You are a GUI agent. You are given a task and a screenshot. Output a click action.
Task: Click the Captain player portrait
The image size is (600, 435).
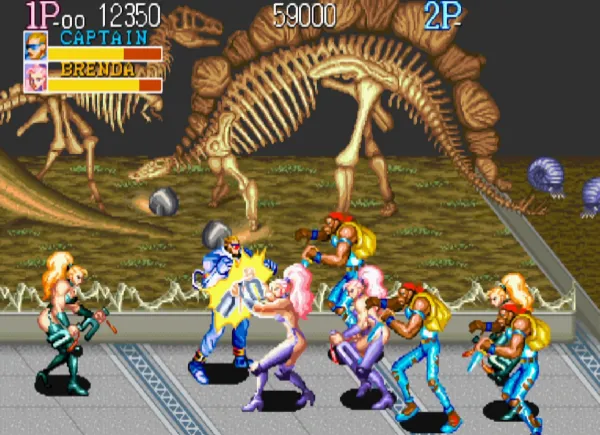click(x=35, y=46)
